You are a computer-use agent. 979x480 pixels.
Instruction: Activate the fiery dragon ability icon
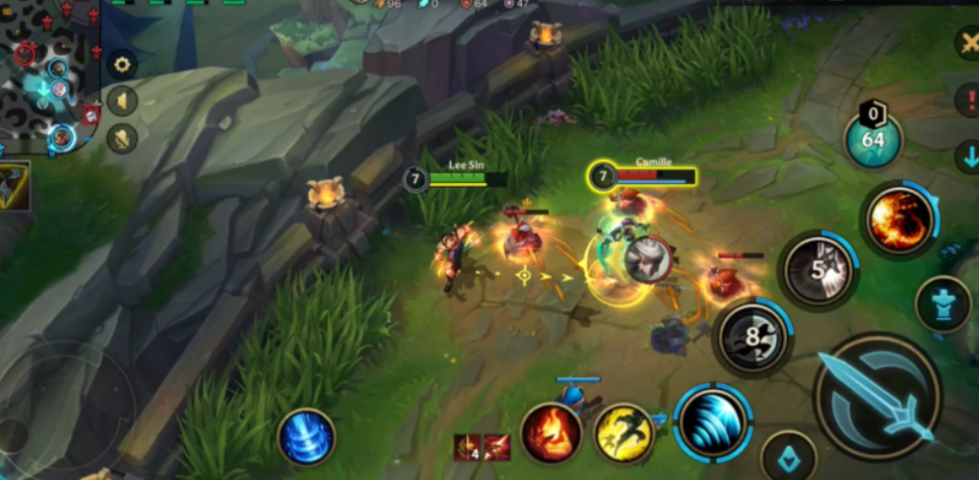[x=899, y=220]
